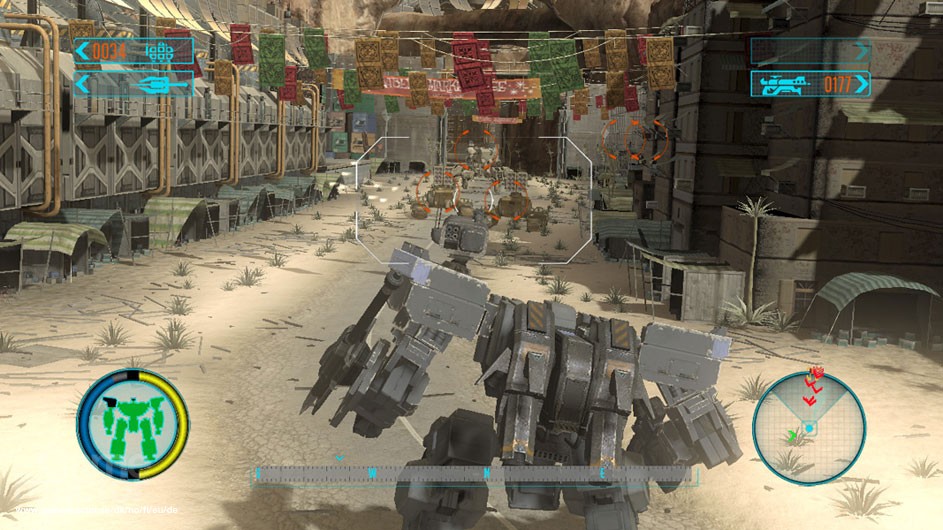Select the missile pod weapon slot
Screen dimensions: 943x530
[x=133, y=52]
